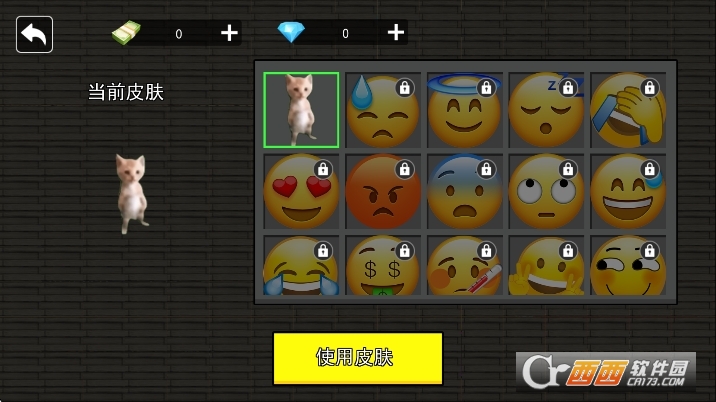The width and height of the screenshot is (716, 402).
Task: Select the eye-rolling emoji skin
Action: click(x=546, y=191)
